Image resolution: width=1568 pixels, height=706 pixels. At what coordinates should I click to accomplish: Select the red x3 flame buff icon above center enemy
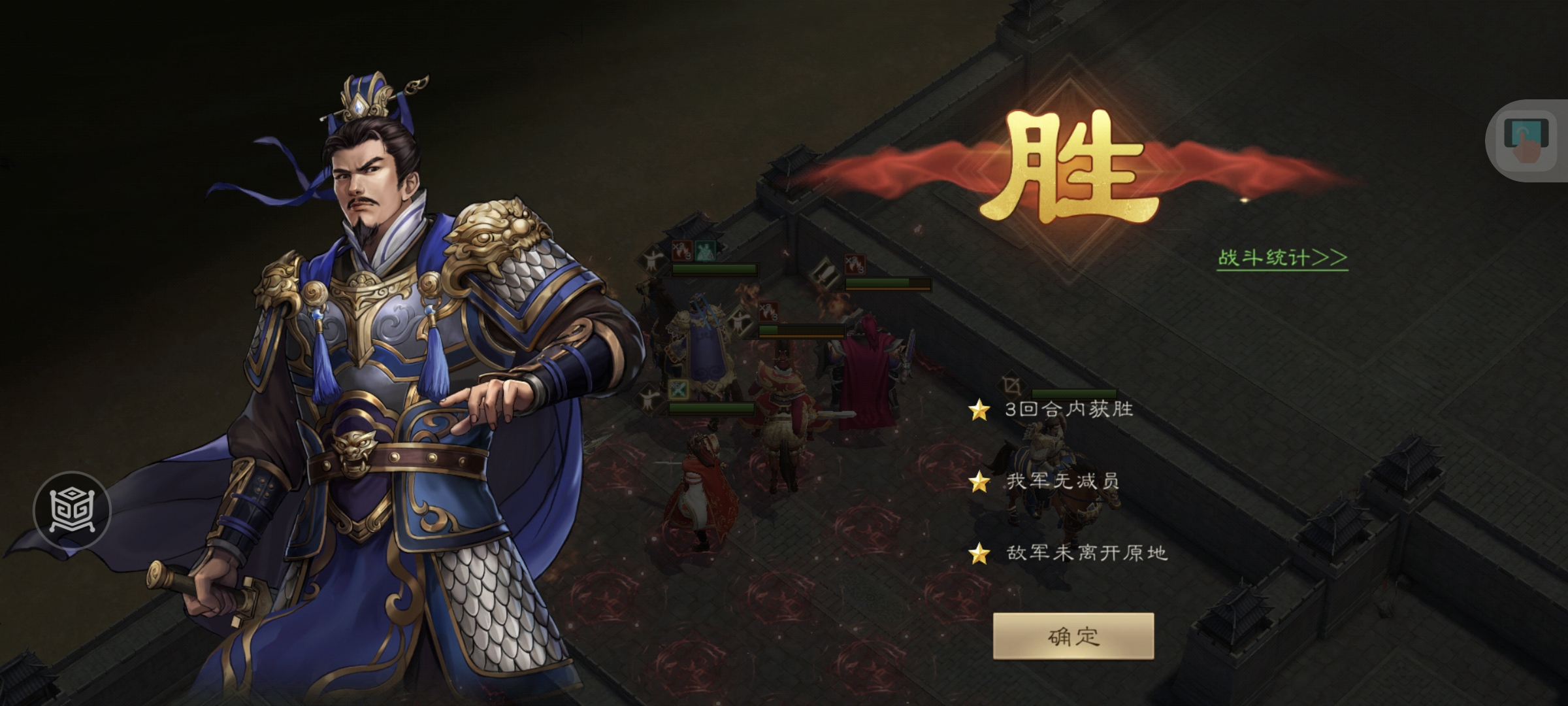pyautogui.click(x=768, y=312)
